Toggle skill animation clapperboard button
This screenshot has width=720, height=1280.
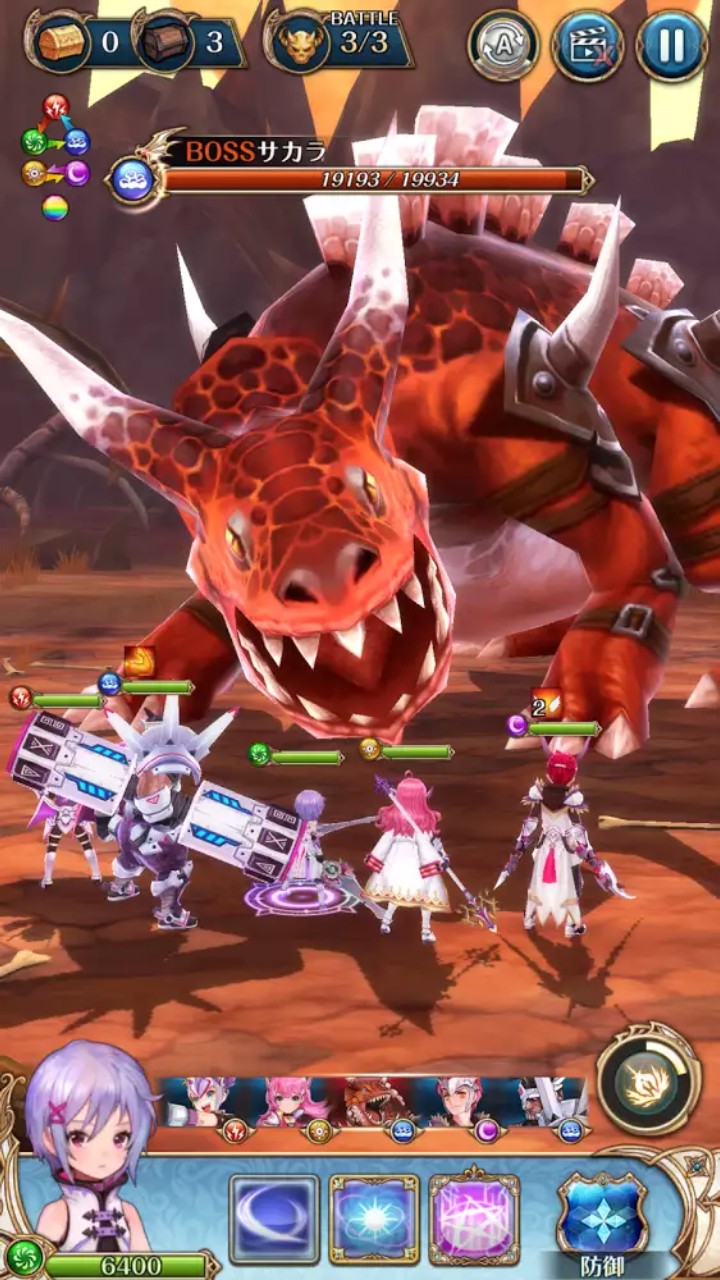587,45
